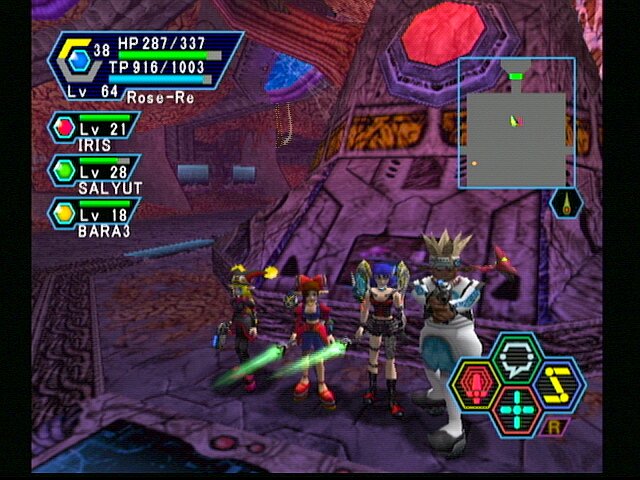Open the area minimap
This screenshot has height=480, width=640.
(516, 123)
